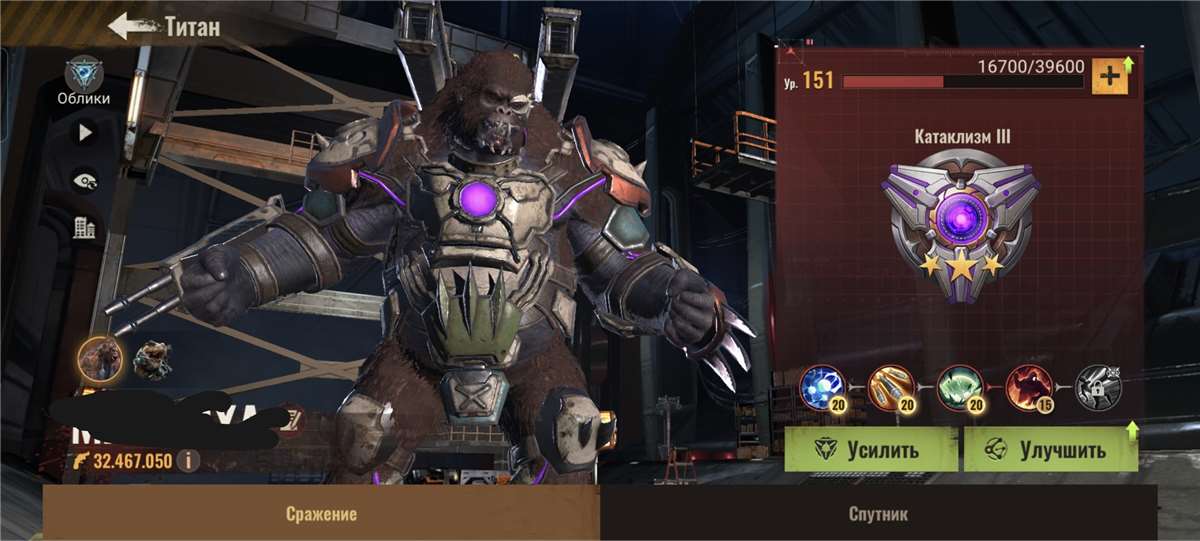Add experience with the plus button
Screen dimensions: 1200x541
tap(1110, 76)
